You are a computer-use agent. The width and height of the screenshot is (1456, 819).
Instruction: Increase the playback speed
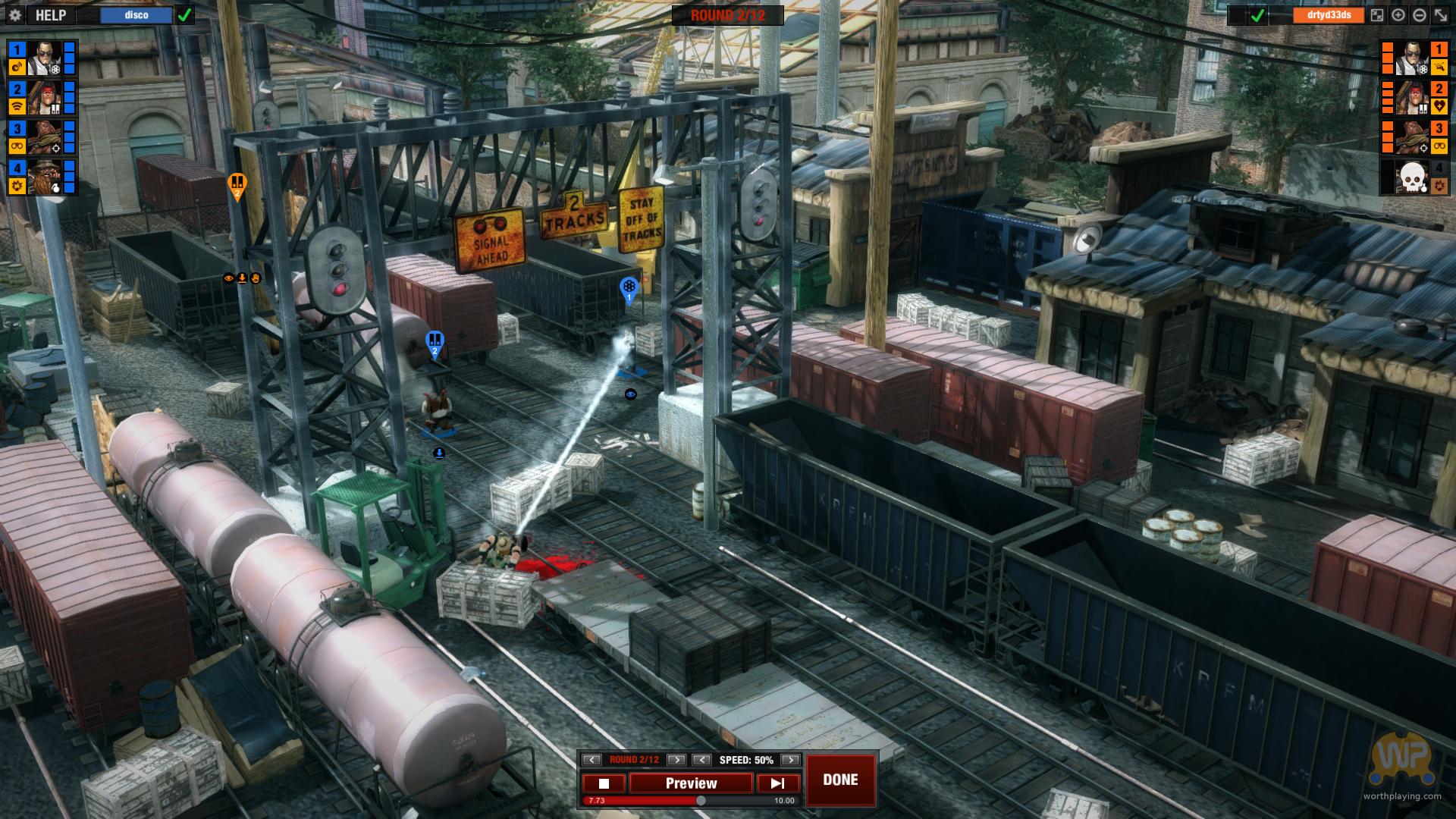(x=790, y=760)
